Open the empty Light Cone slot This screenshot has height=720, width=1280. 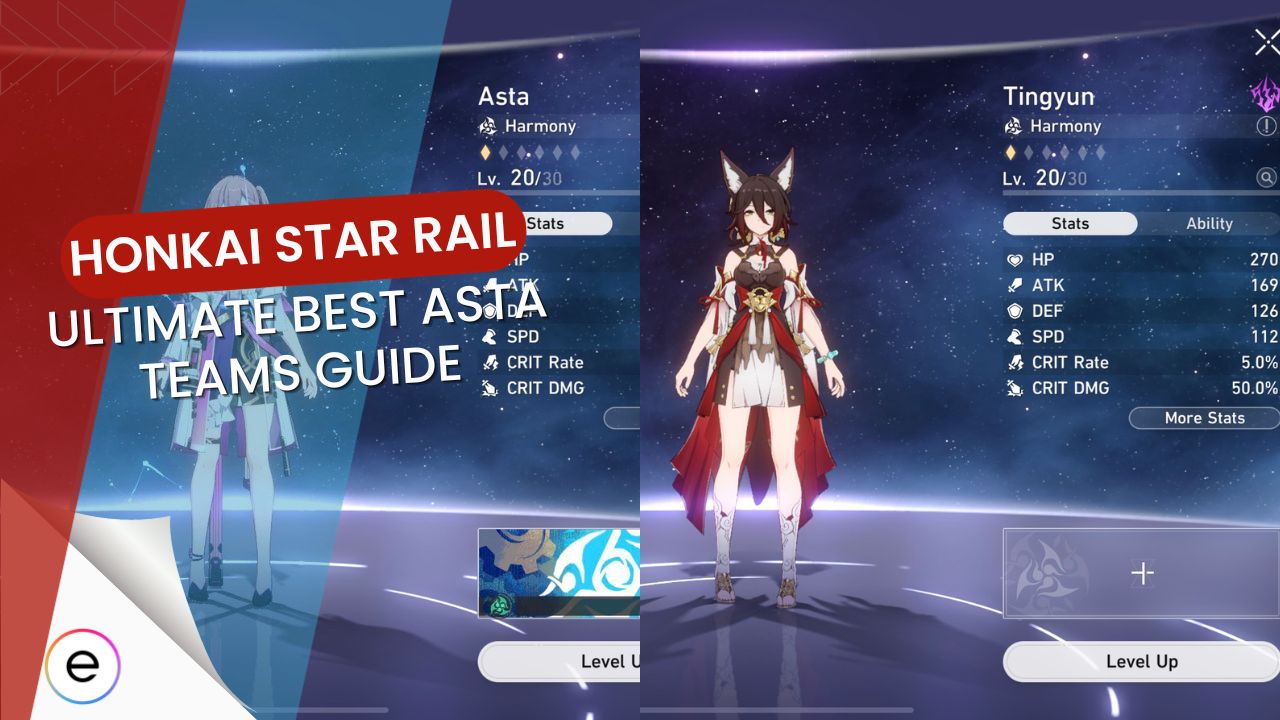(x=1140, y=573)
